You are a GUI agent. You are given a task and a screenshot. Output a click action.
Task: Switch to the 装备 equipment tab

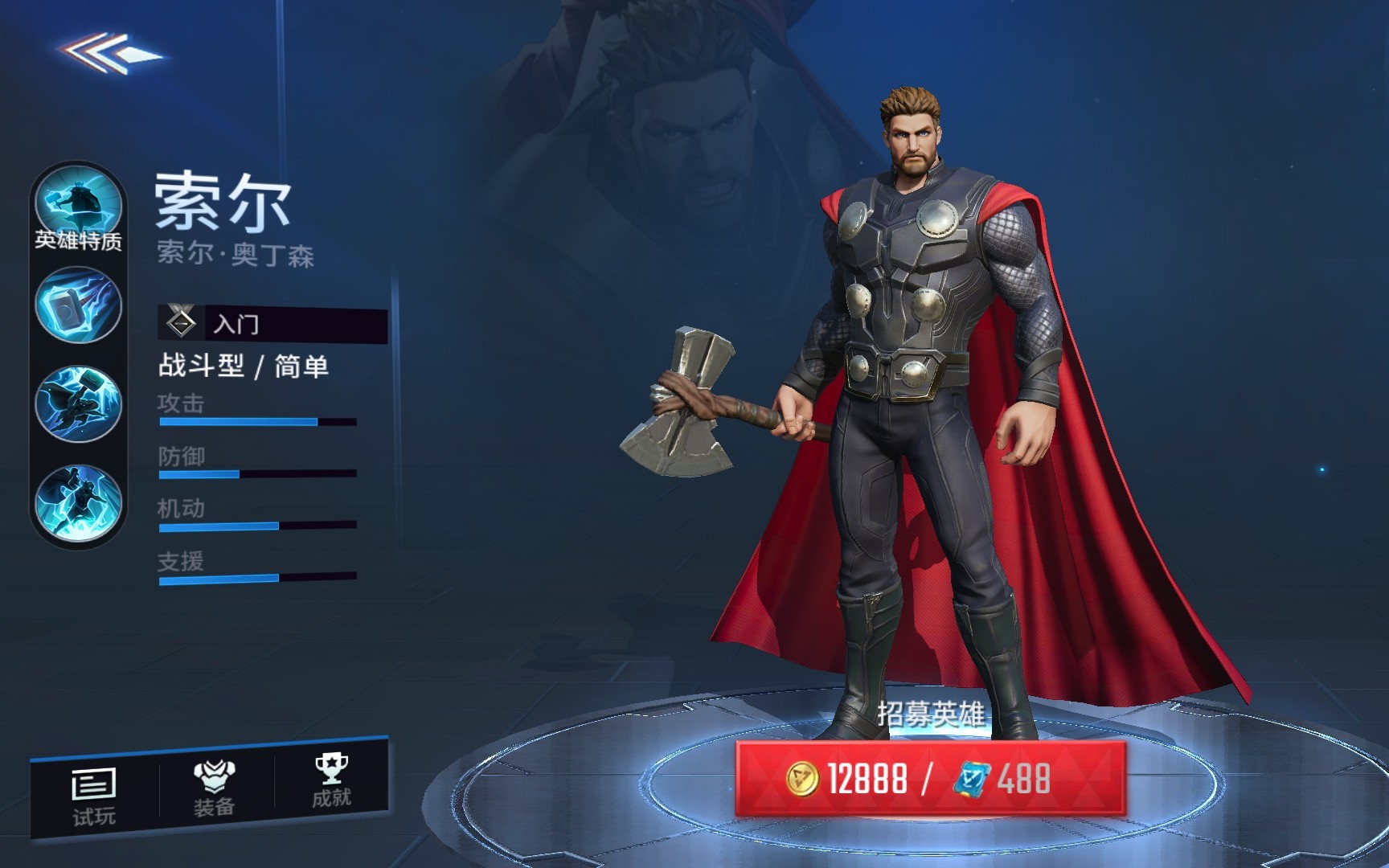click(x=214, y=788)
